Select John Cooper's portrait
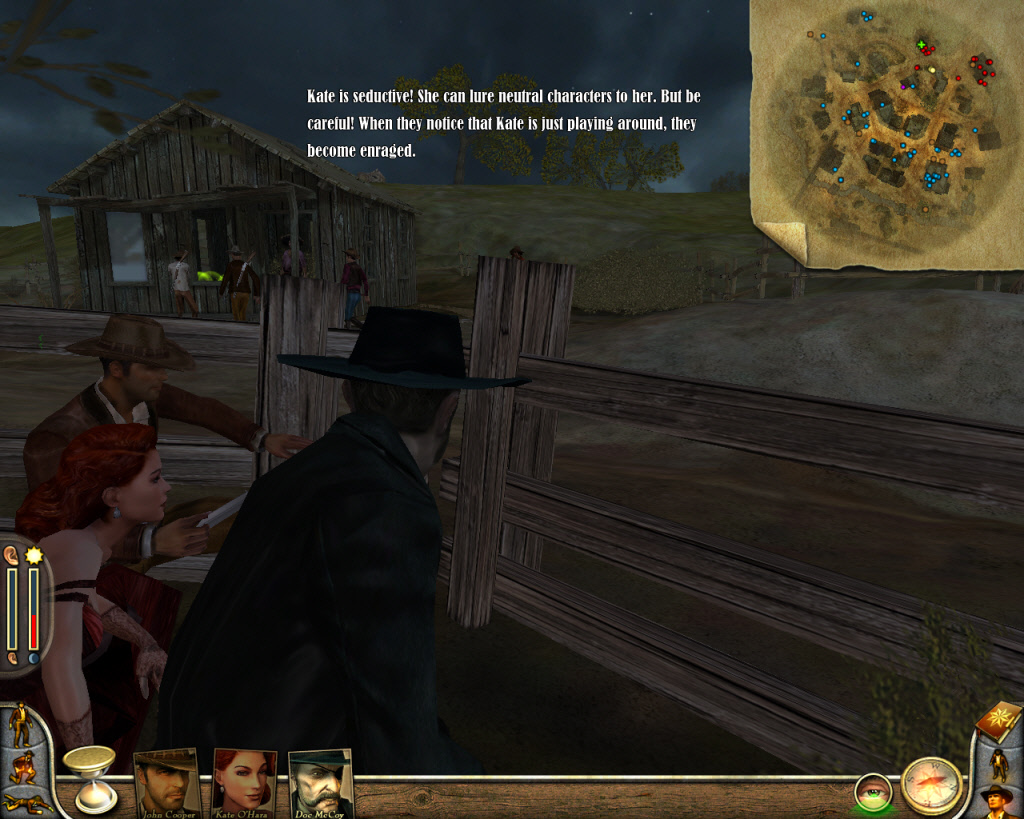 pos(167,781)
